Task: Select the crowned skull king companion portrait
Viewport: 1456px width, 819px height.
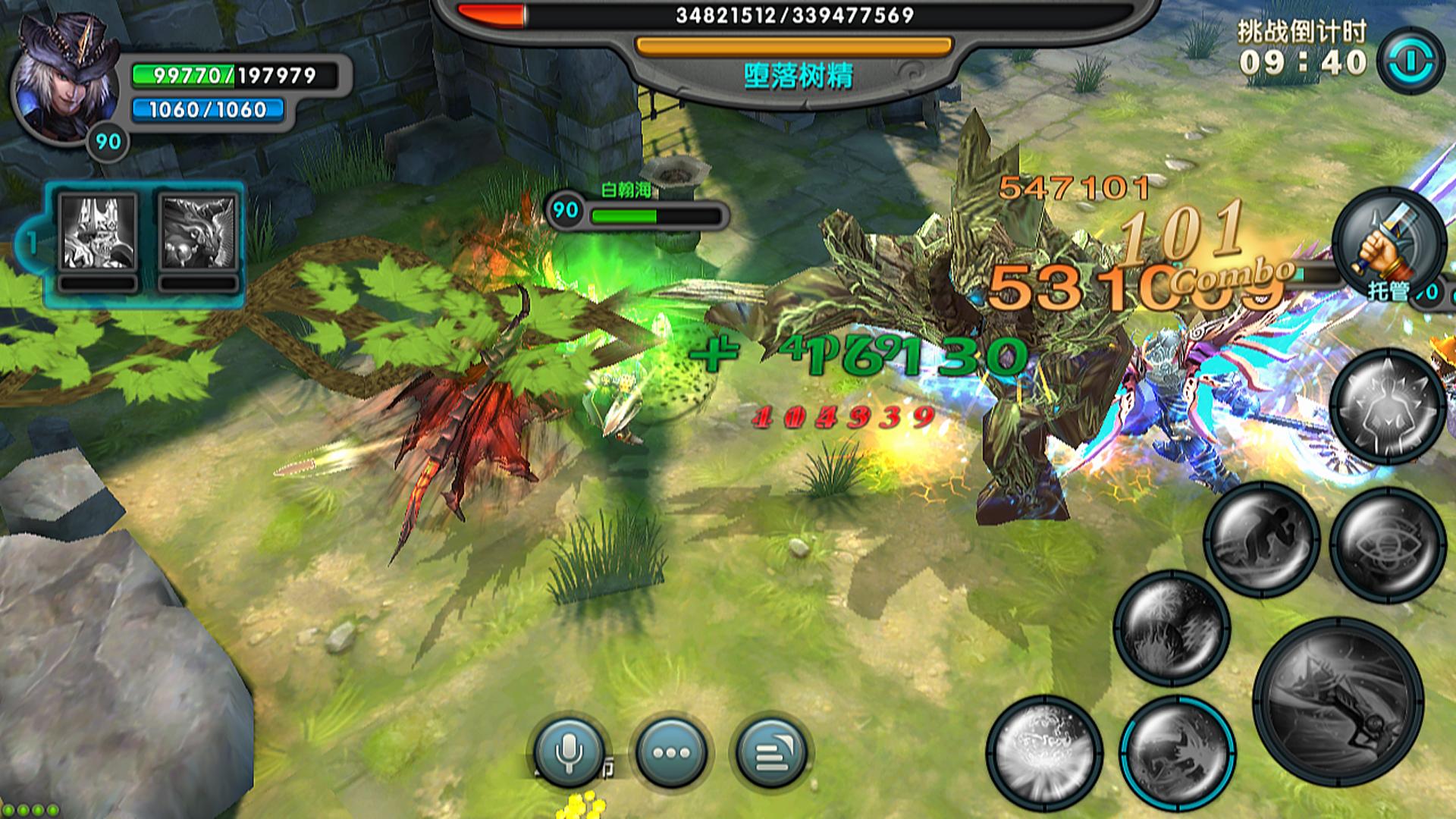Action: 98,232
